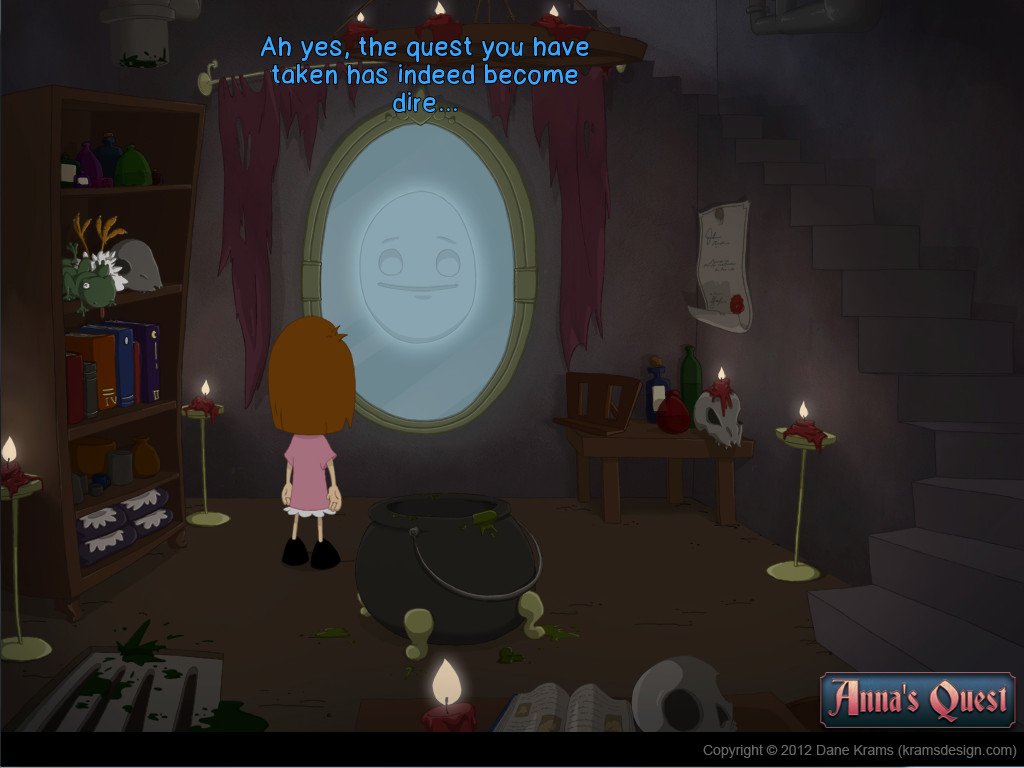Open the kramsdesign.com copyright link
Viewport: 1024px width, 768px height.
[x=858, y=750]
